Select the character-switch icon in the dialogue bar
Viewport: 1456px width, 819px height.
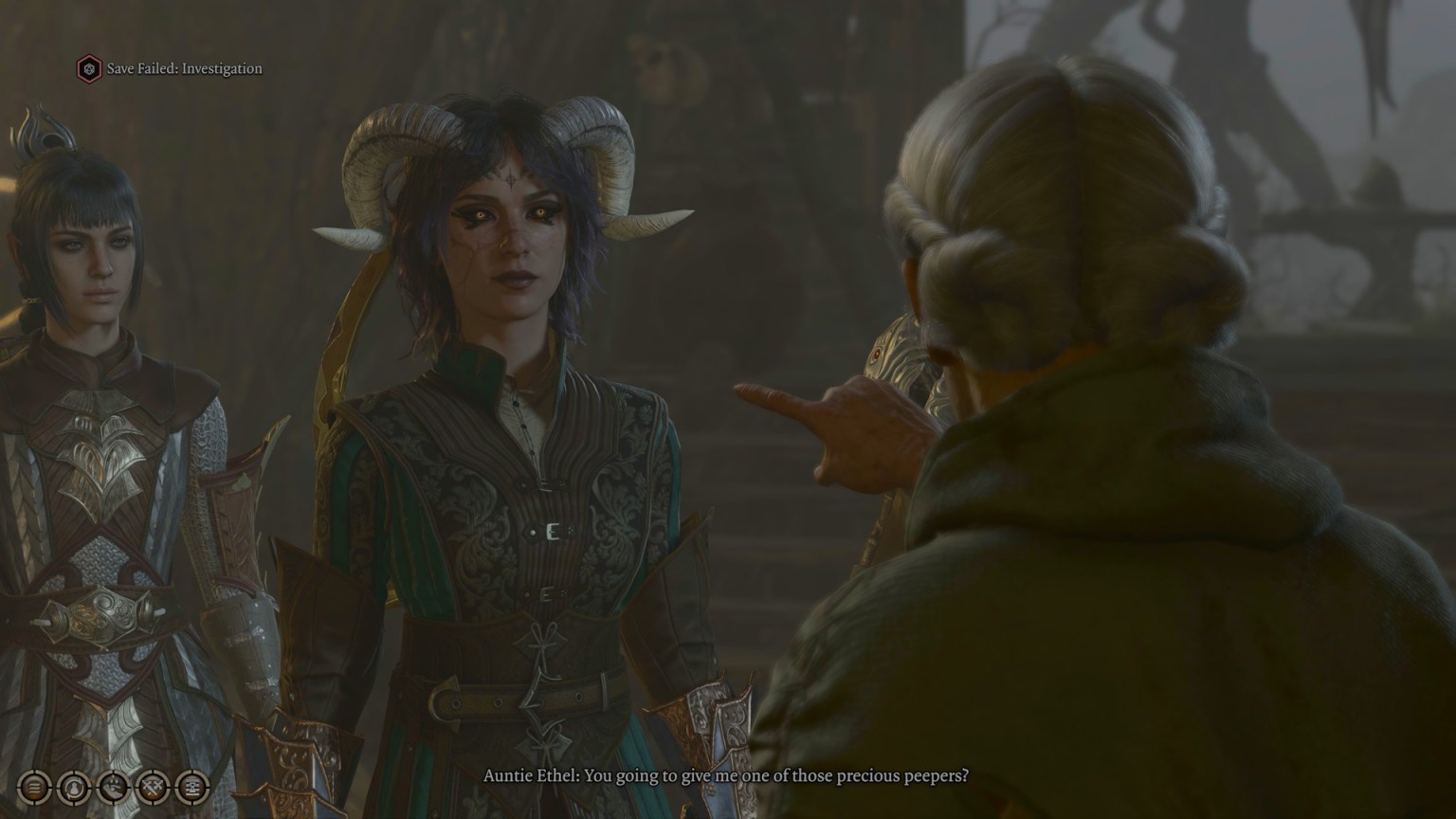click(x=74, y=787)
